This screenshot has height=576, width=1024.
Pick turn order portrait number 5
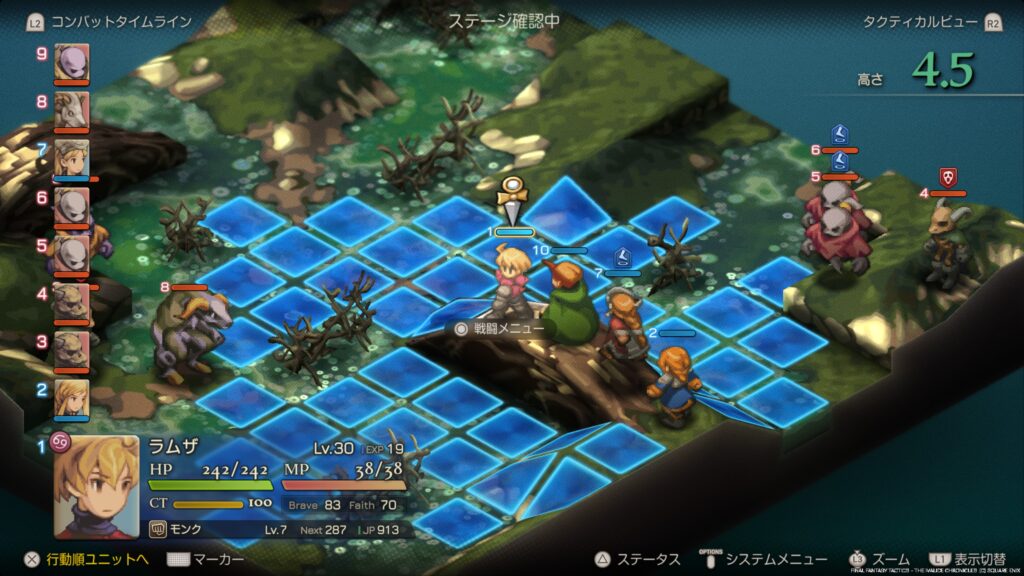(x=71, y=254)
